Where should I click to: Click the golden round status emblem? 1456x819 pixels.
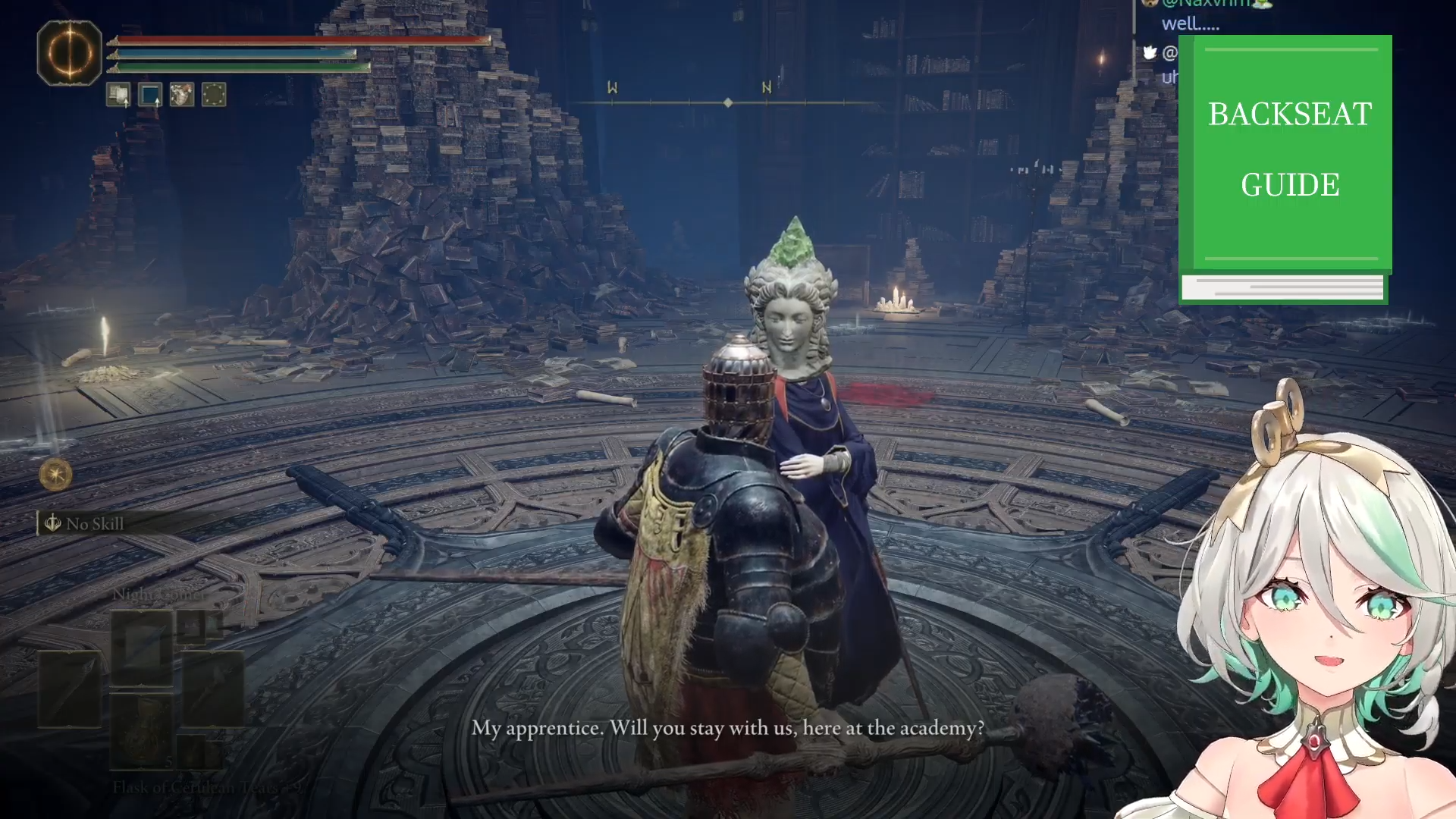point(55,475)
